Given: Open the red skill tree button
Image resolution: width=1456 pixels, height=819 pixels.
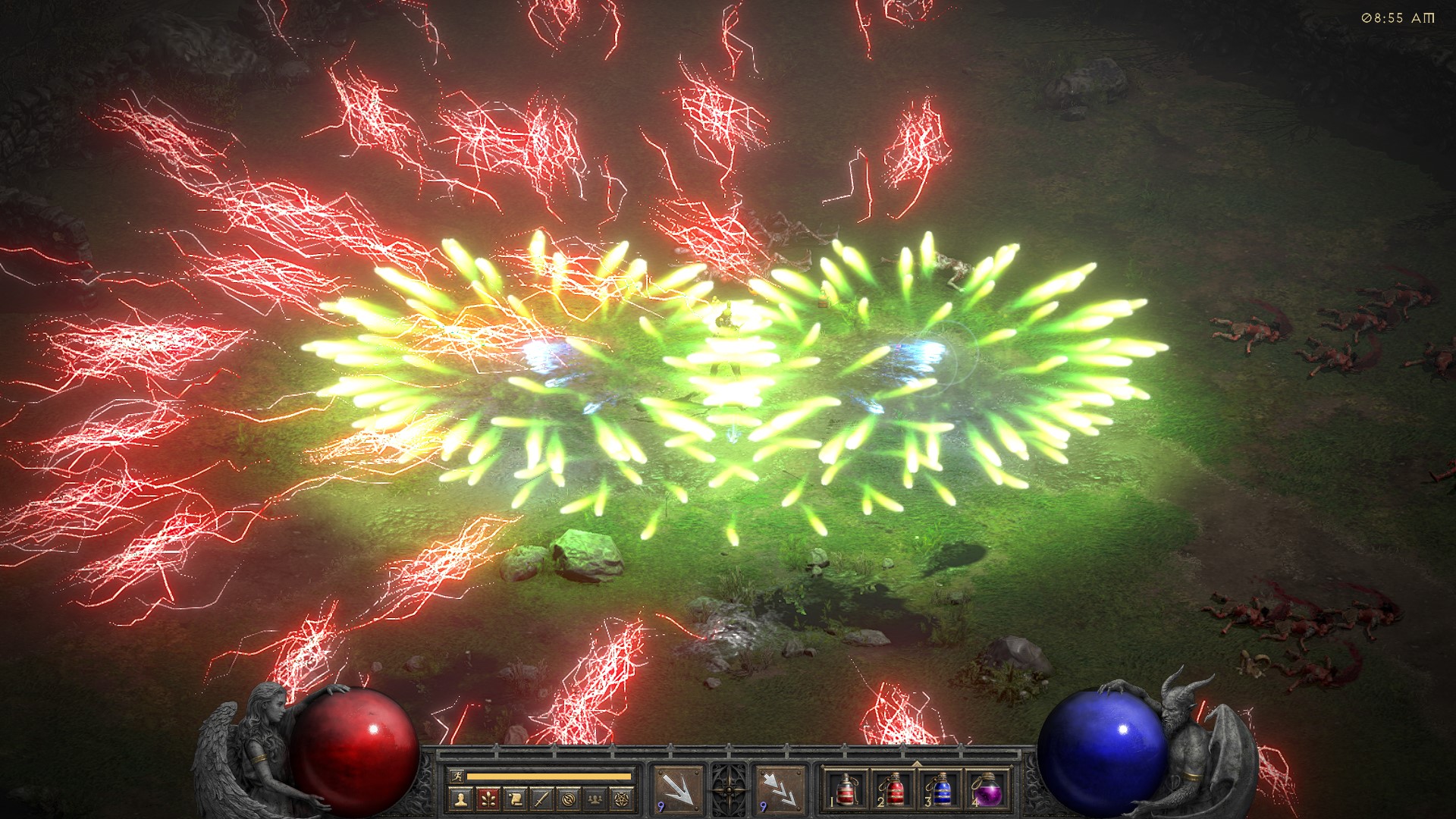Looking at the screenshot, I should pos(487,799).
